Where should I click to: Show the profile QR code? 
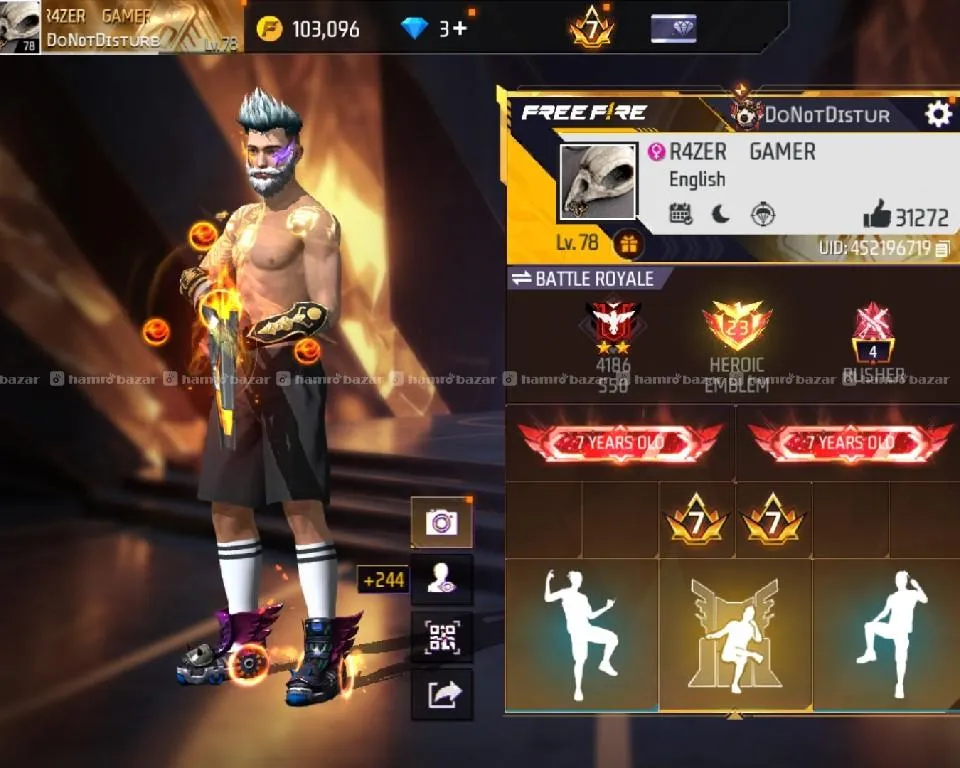tap(441, 637)
